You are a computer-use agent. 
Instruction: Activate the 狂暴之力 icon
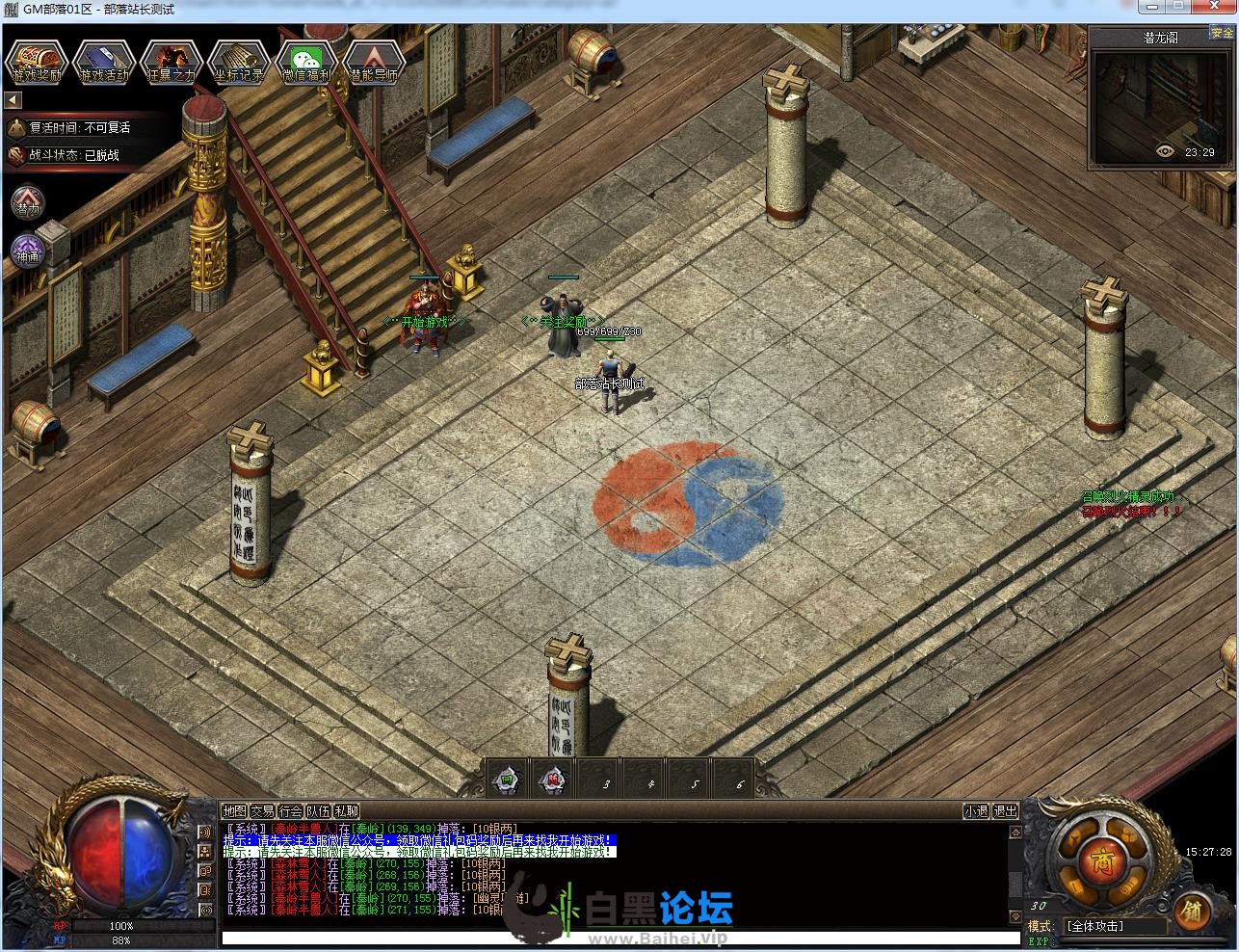[171, 62]
